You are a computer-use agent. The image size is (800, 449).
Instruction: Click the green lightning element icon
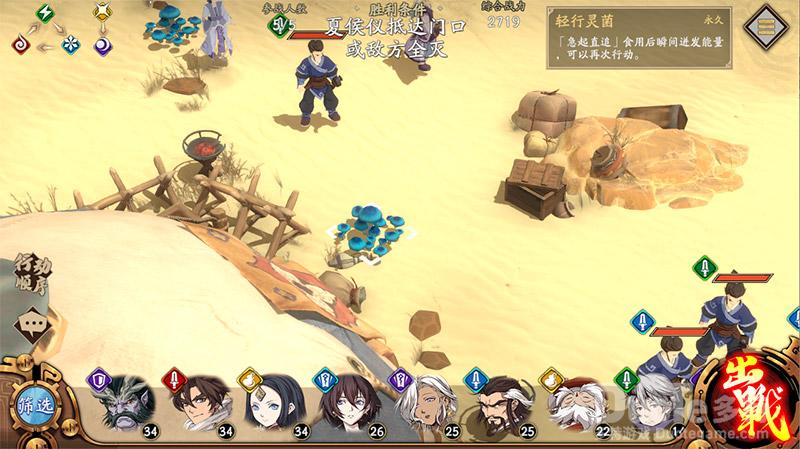coord(46,13)
